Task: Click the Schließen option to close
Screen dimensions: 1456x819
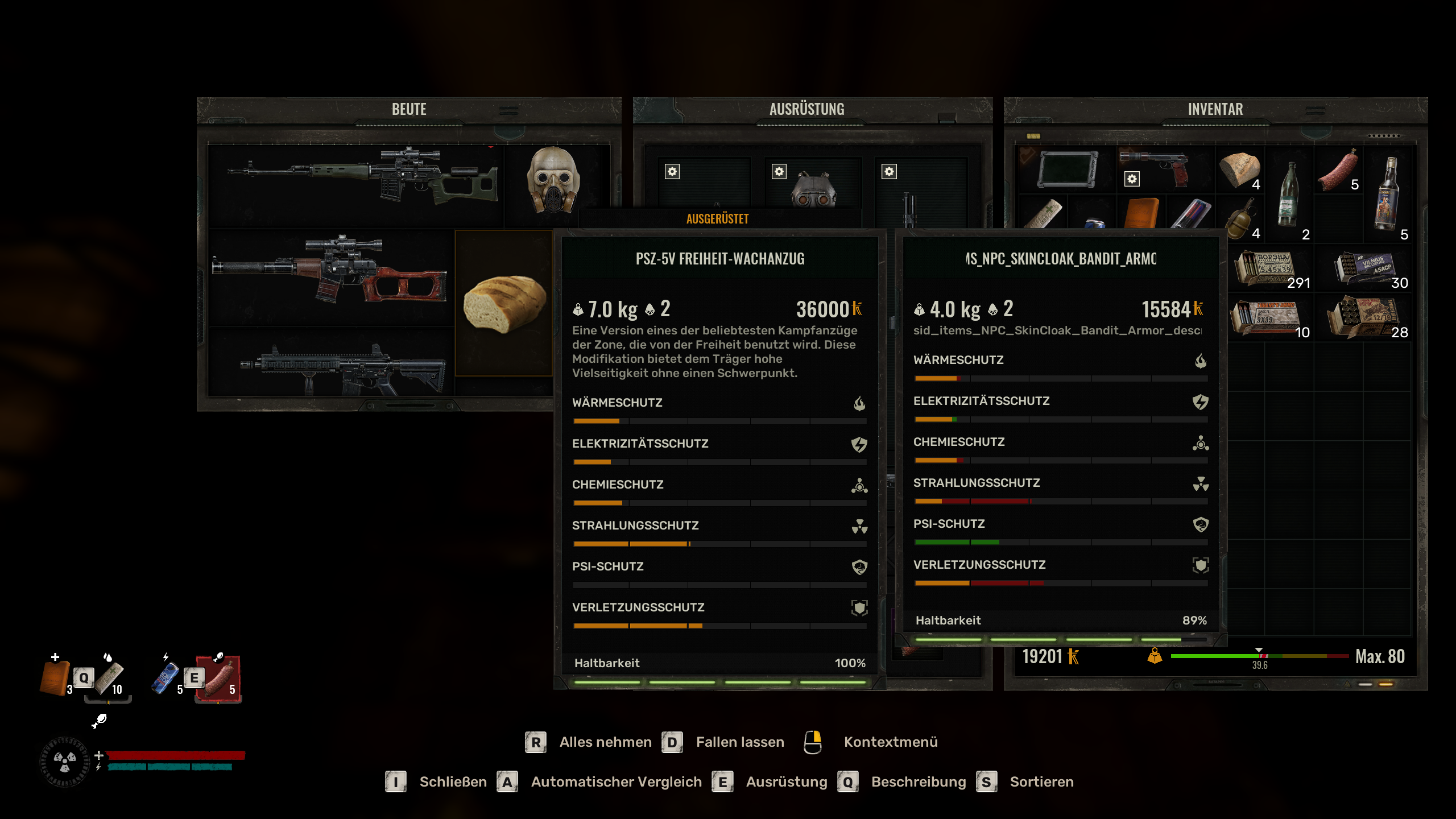Action: pos(453,782)
